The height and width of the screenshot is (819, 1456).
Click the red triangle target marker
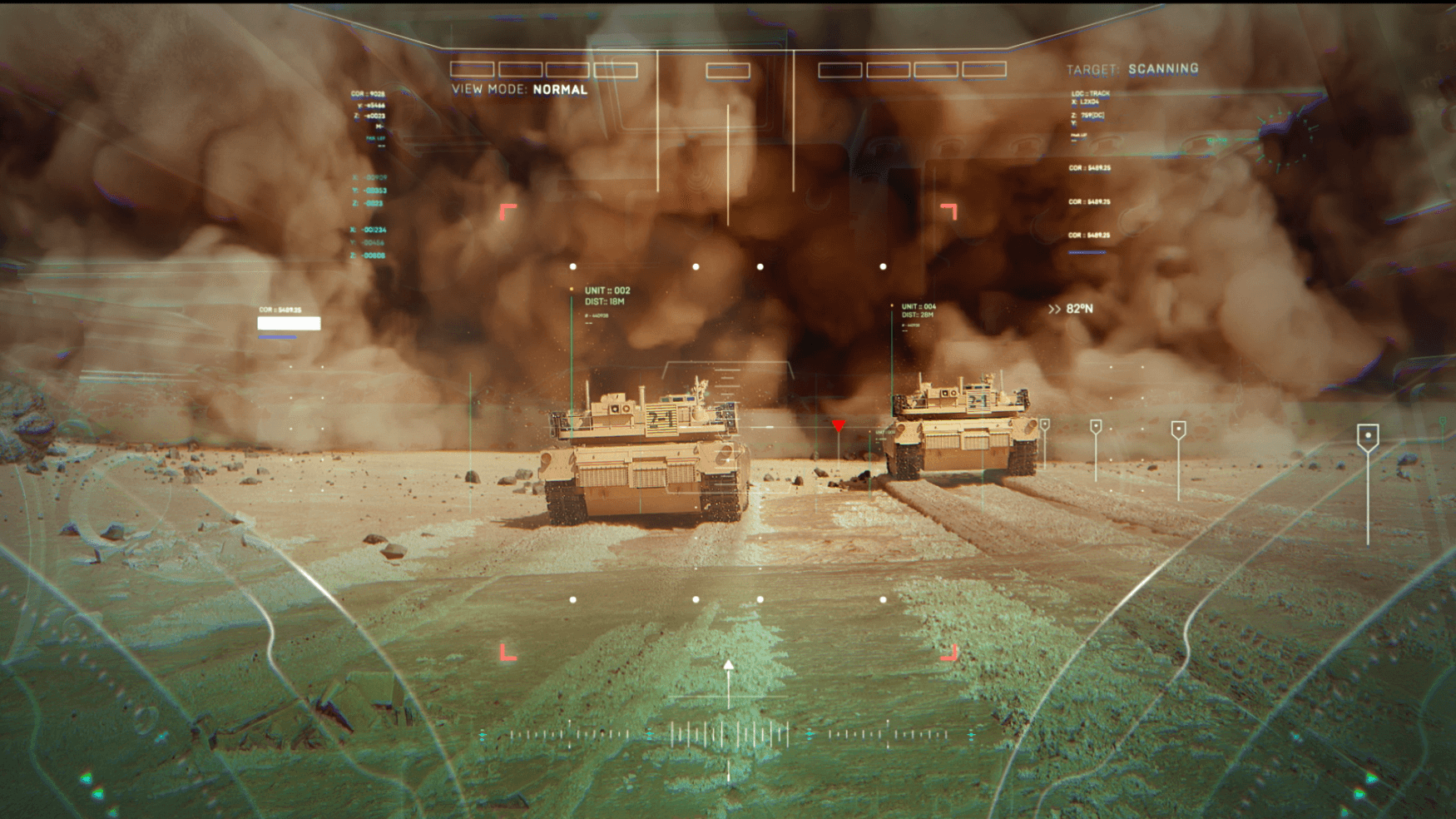click(x=838, y=426)
